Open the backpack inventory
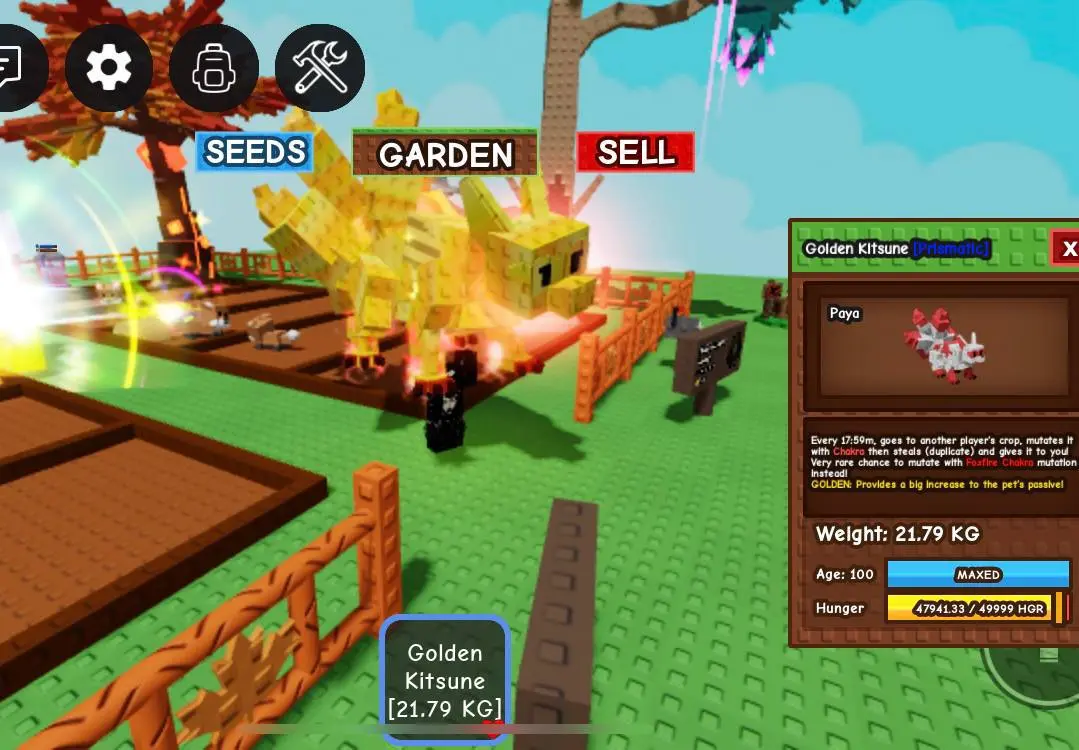This screenshot has height=750, width=1079. [213, 68]
